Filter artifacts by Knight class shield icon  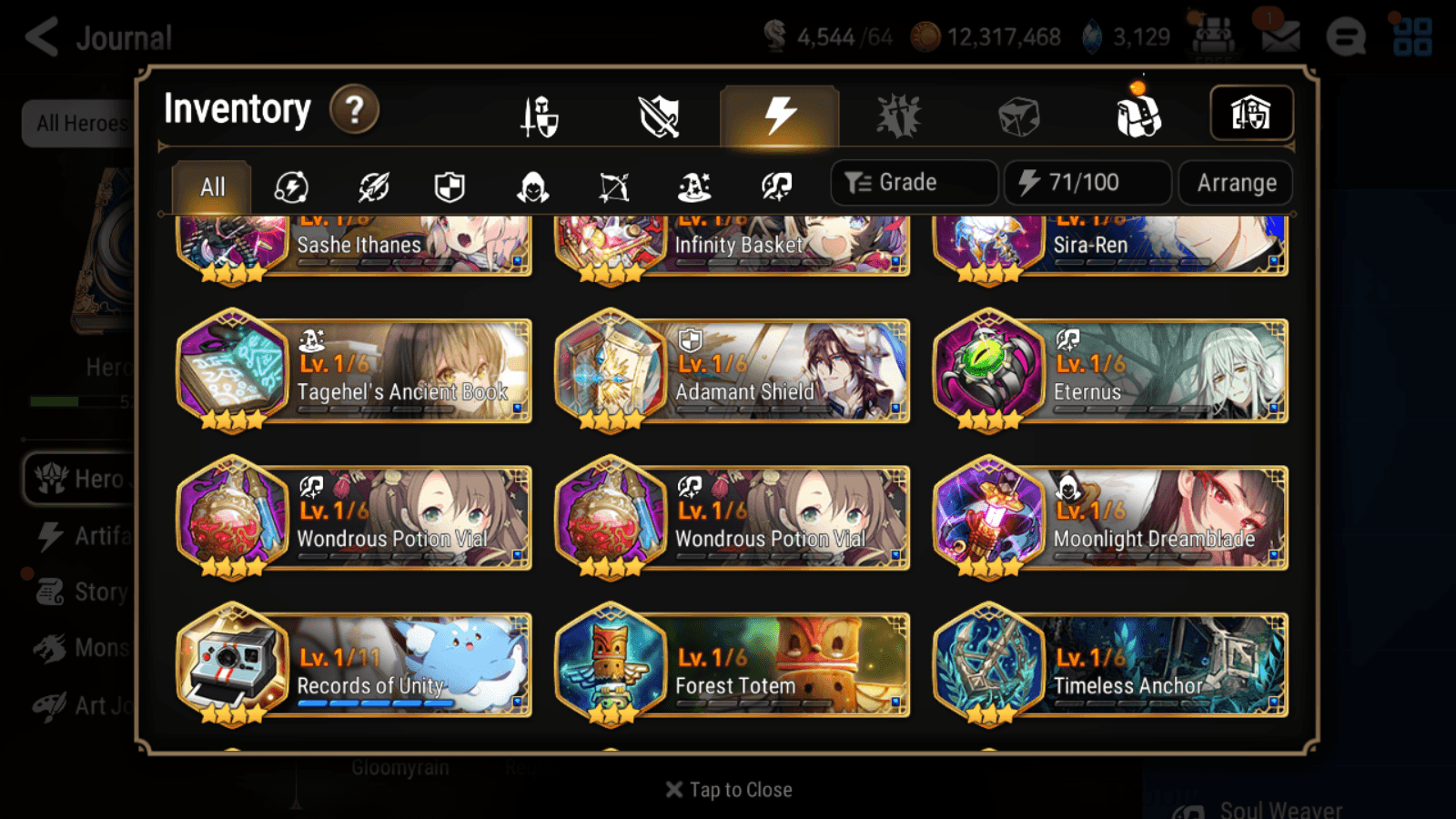coord(450,187)
